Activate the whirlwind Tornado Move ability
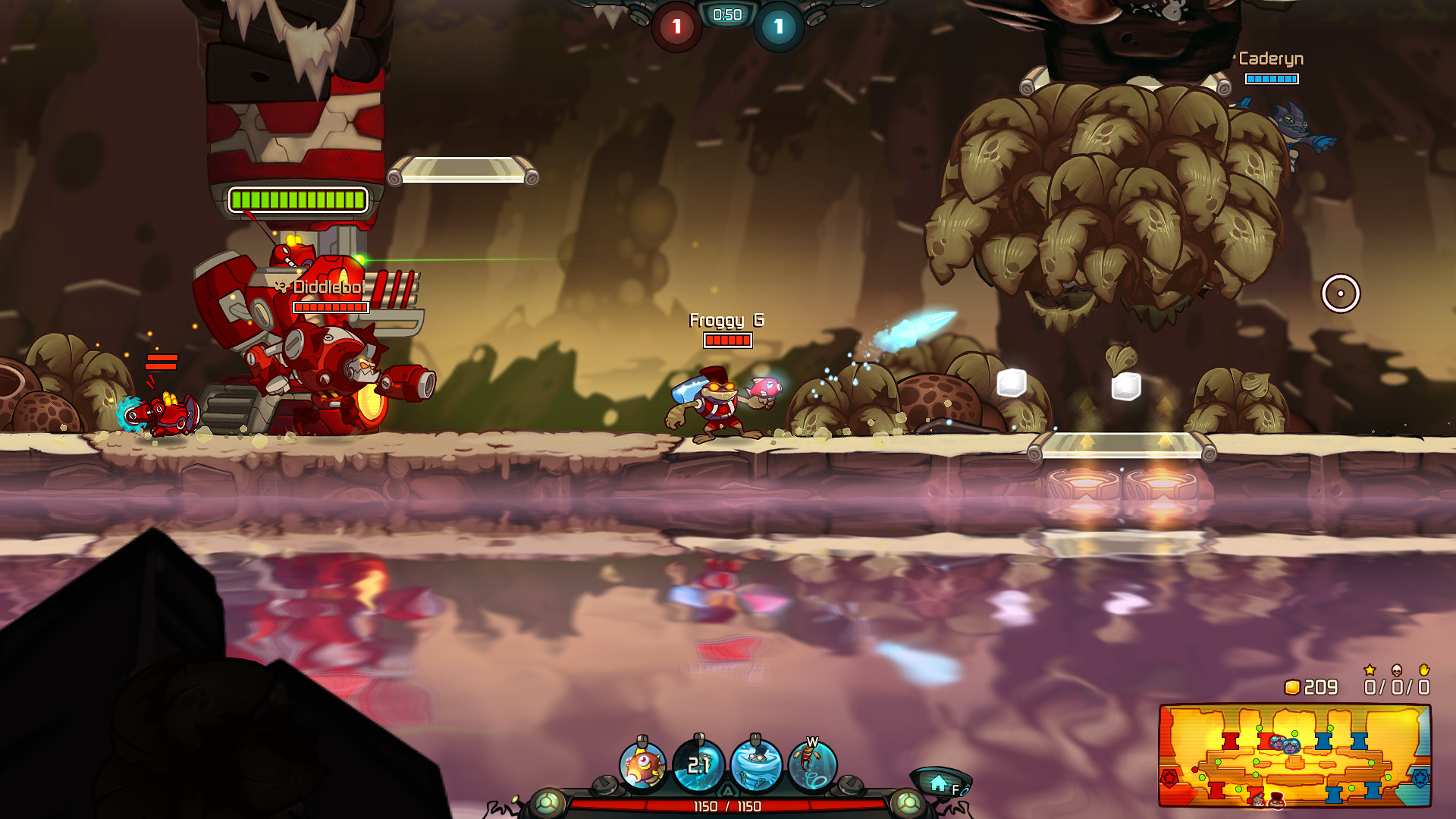The height and width of the screenshot is (819, 1456). pyautogui.click(x=756, y=764)
